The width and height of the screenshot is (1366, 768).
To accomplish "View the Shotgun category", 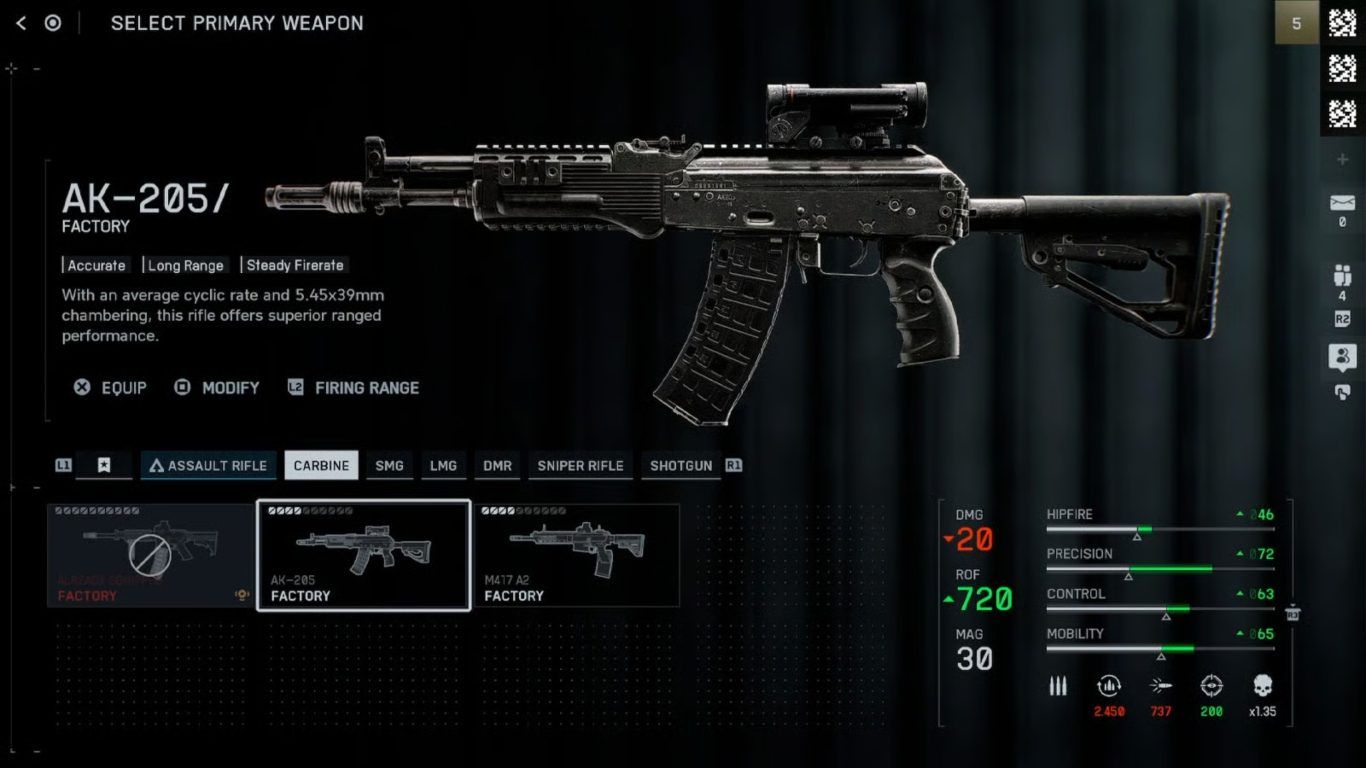I will click(681, 466).
